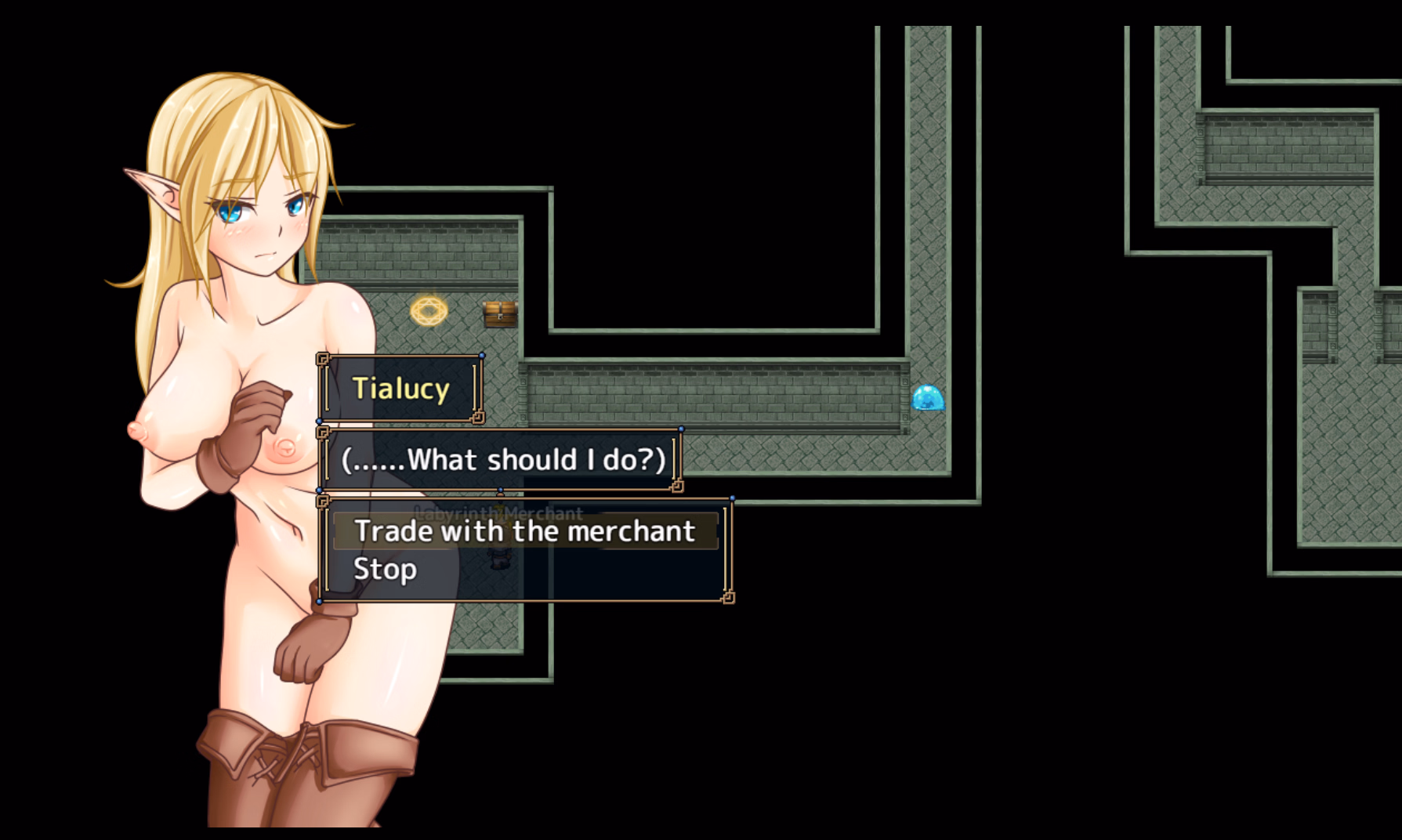Select the 'Trade with the merchant' option

click(523, 531)
